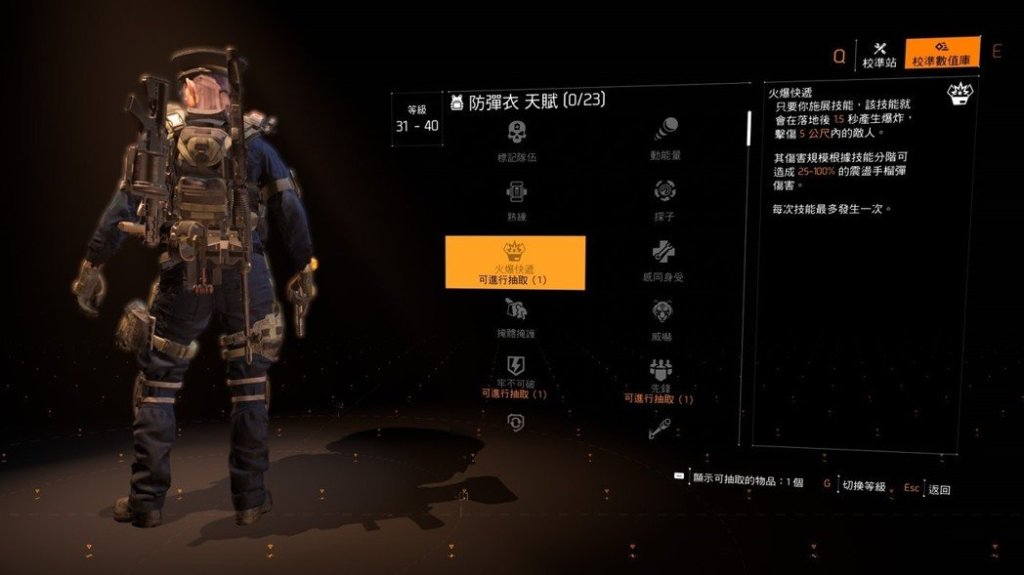Click 返回 to go back
1024x575 pixels.
coord(939,490)
